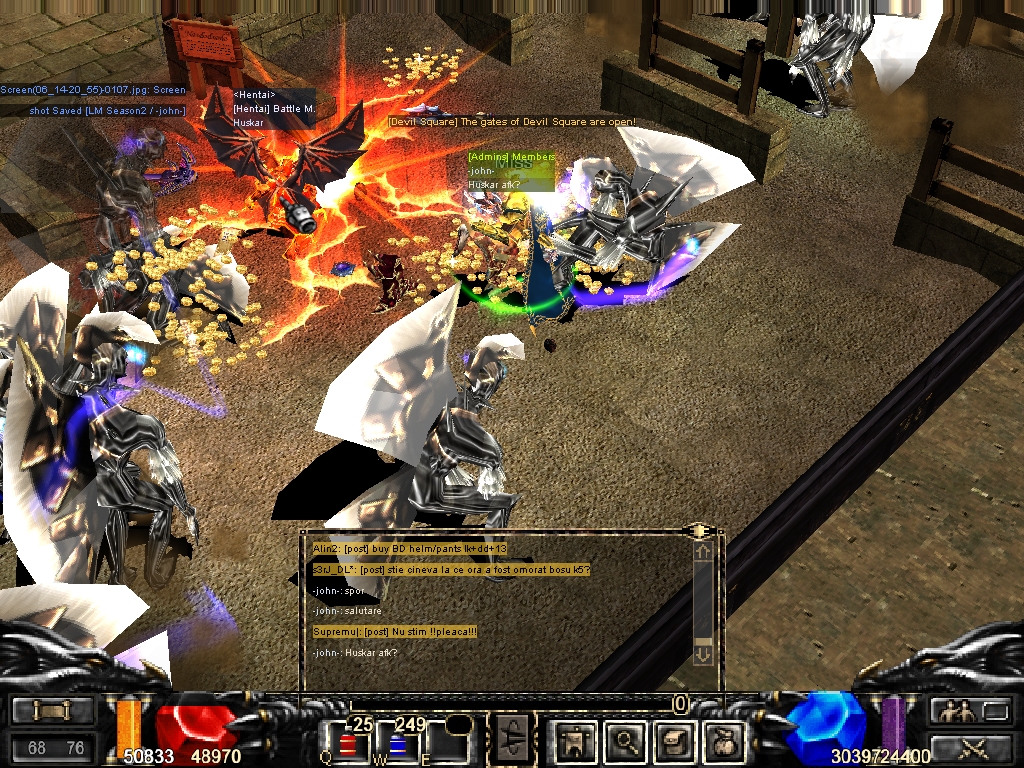This screenshot has height=768, width=1024.
Task: Use the red health potion slot
Action: click(x=350, y=745)
